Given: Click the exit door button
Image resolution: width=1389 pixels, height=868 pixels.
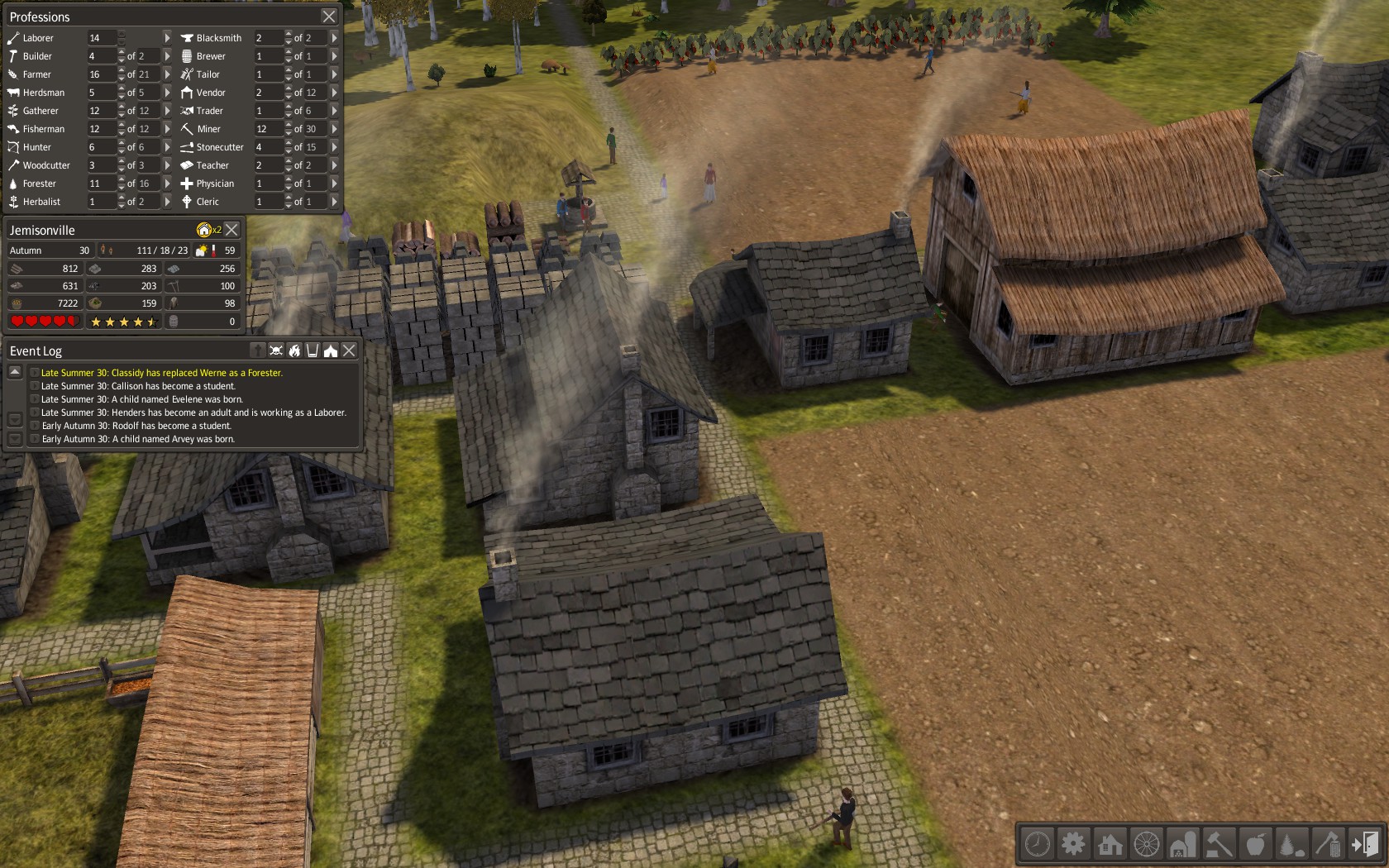Looking at the screenshot, I should pos(1364,844).
